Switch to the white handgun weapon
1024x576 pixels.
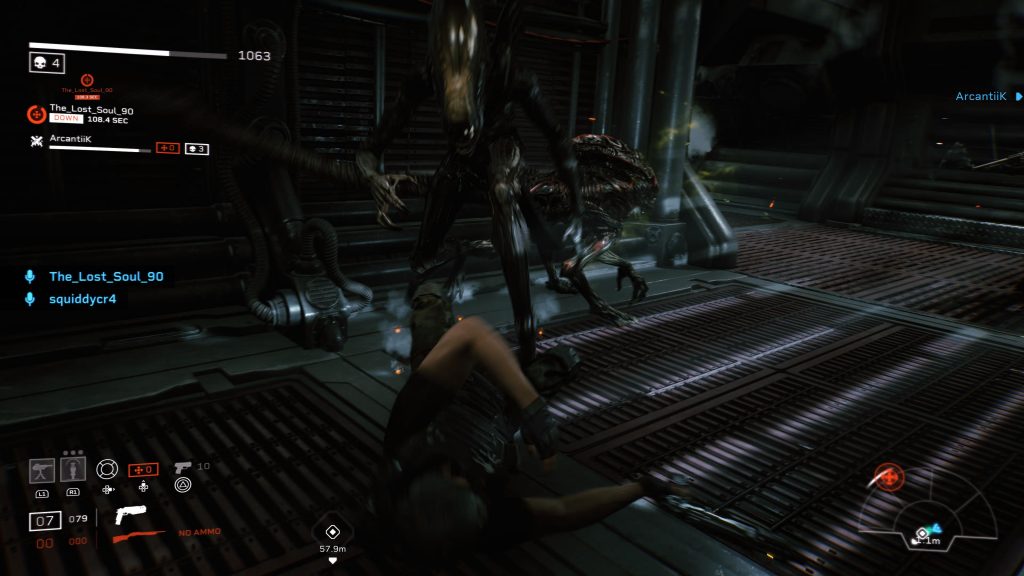click(131, 515)
